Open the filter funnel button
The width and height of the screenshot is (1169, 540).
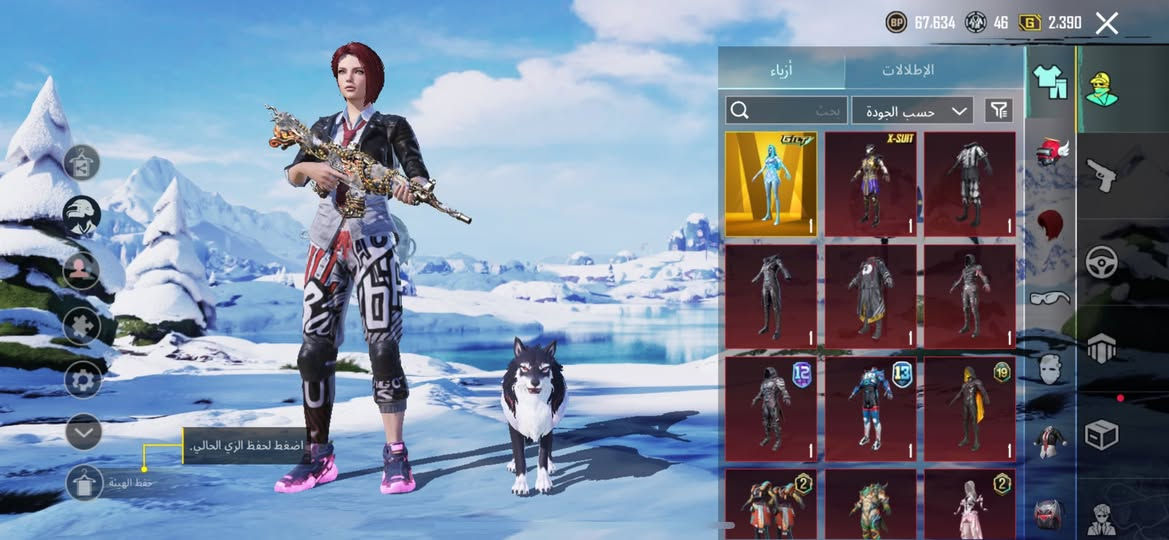coord(998,110)
